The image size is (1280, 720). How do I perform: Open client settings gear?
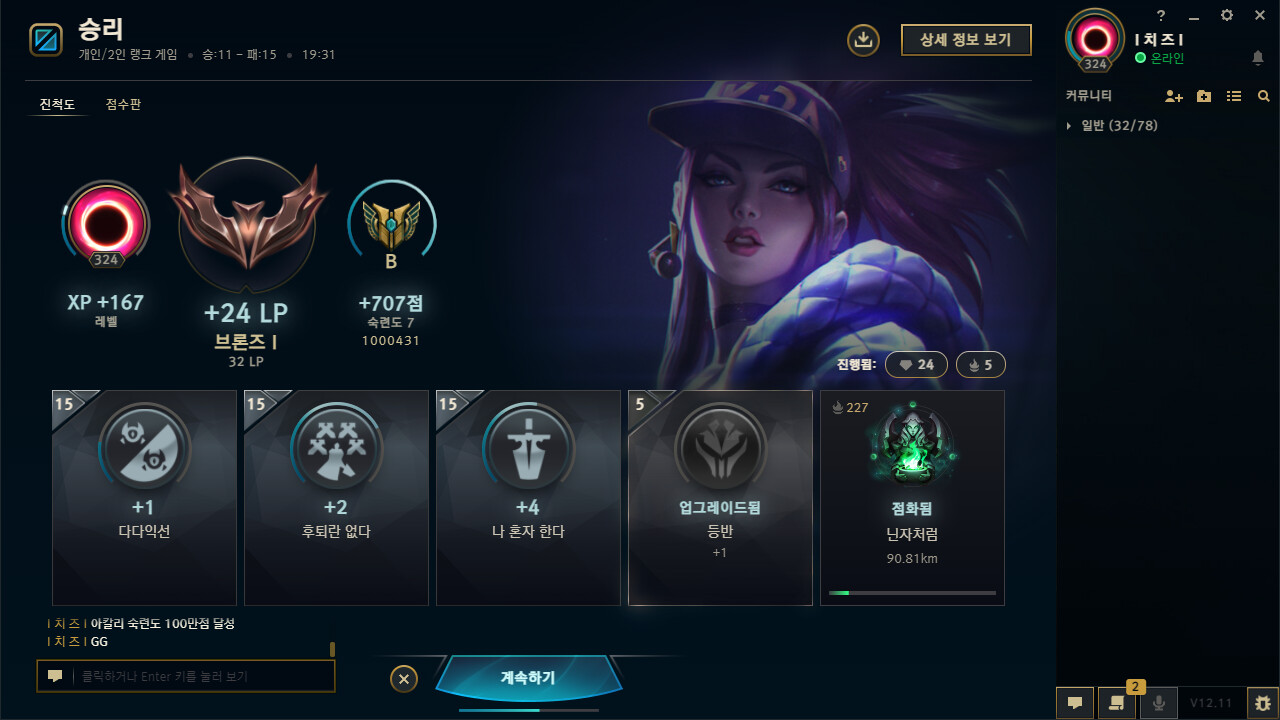(1227, 15)
